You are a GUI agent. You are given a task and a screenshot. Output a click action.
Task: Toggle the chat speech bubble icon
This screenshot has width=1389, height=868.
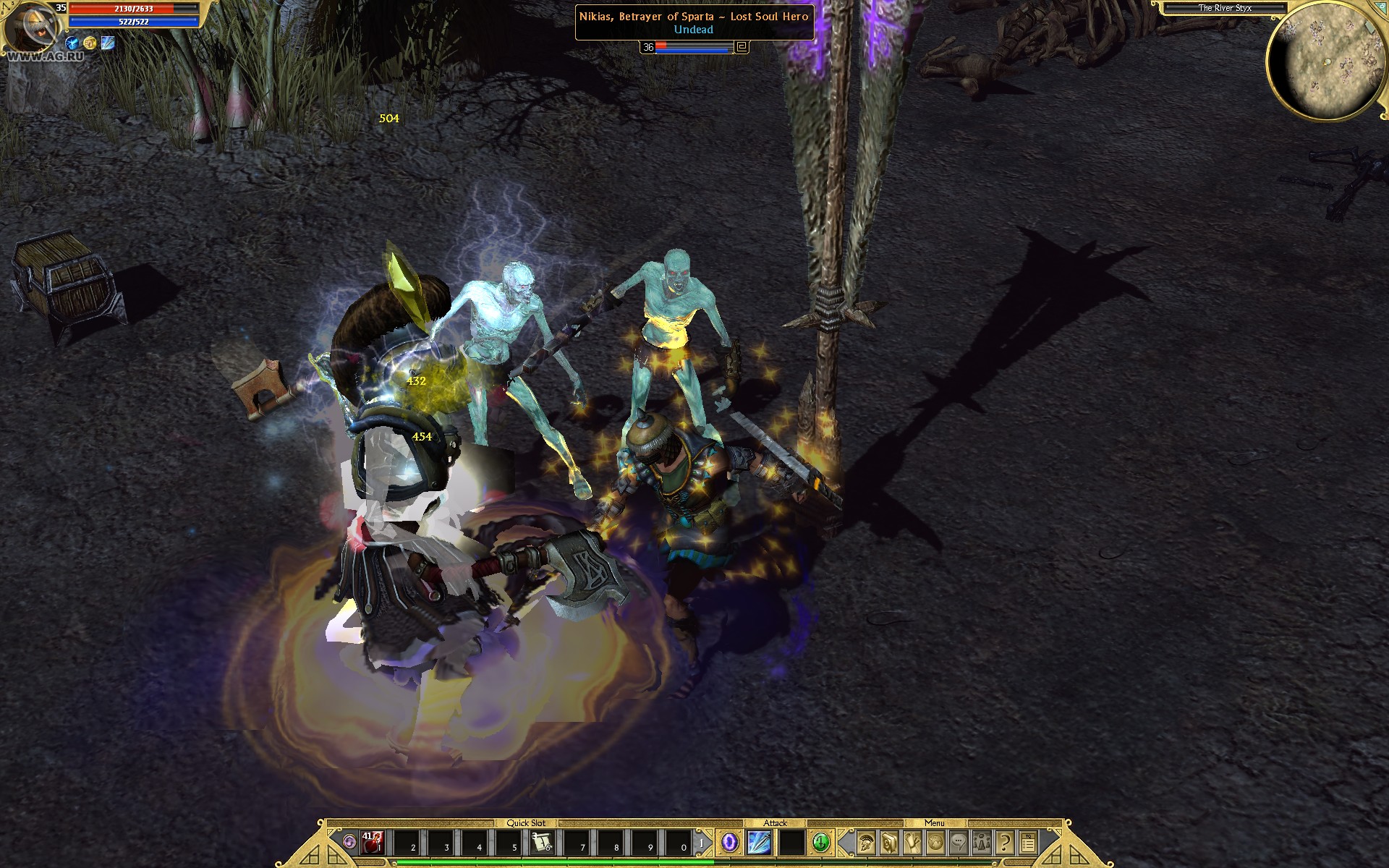click(959, 843)
